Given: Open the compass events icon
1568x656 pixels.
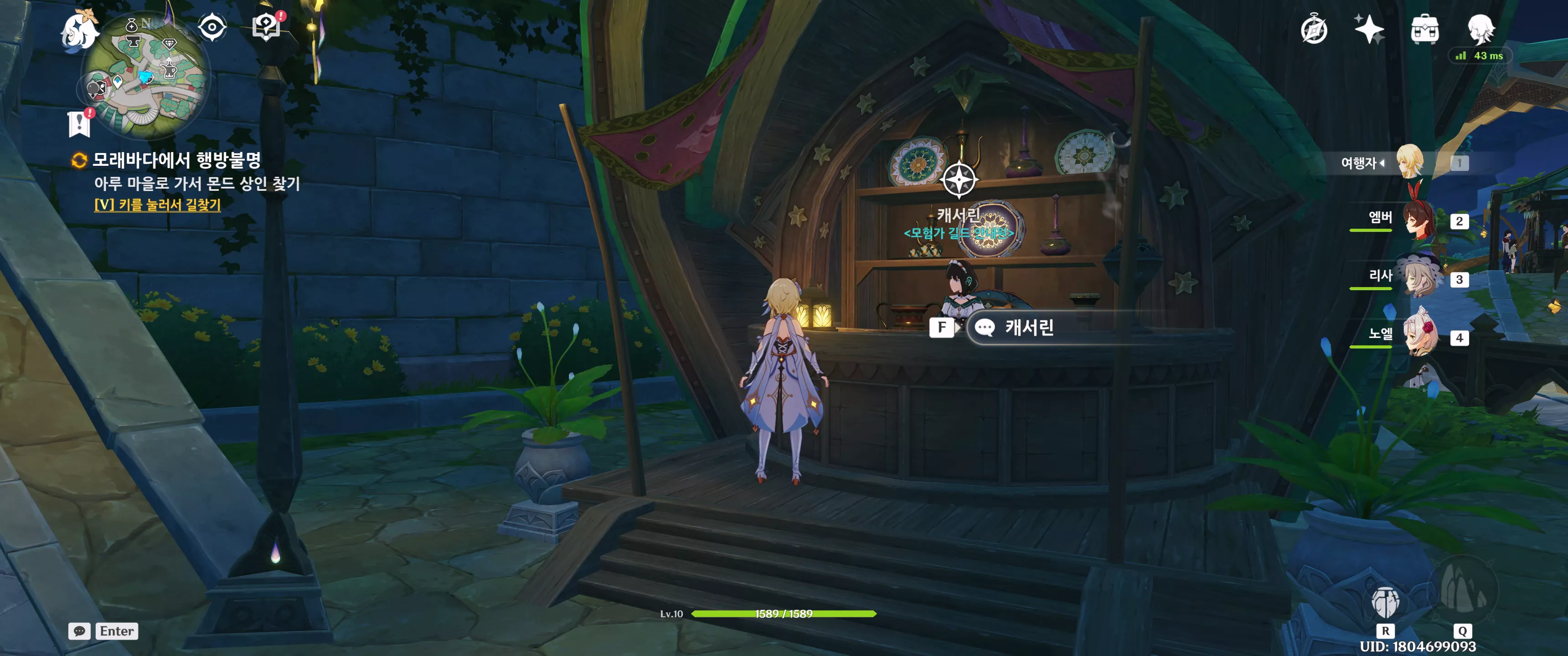Looking at the screenshot, I should click(x=1314, y=29).
